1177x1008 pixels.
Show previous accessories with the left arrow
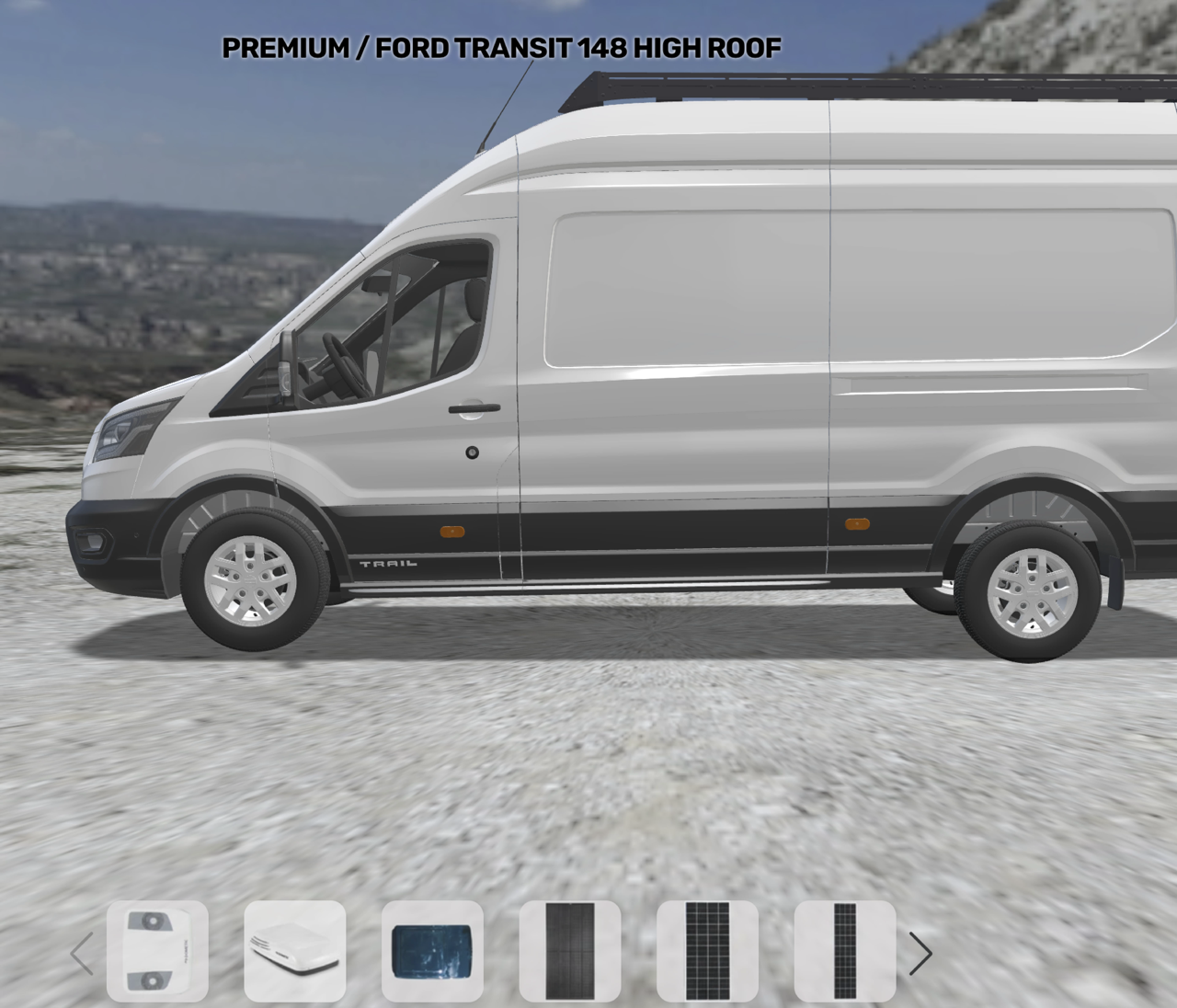click(x=82, y=953)
